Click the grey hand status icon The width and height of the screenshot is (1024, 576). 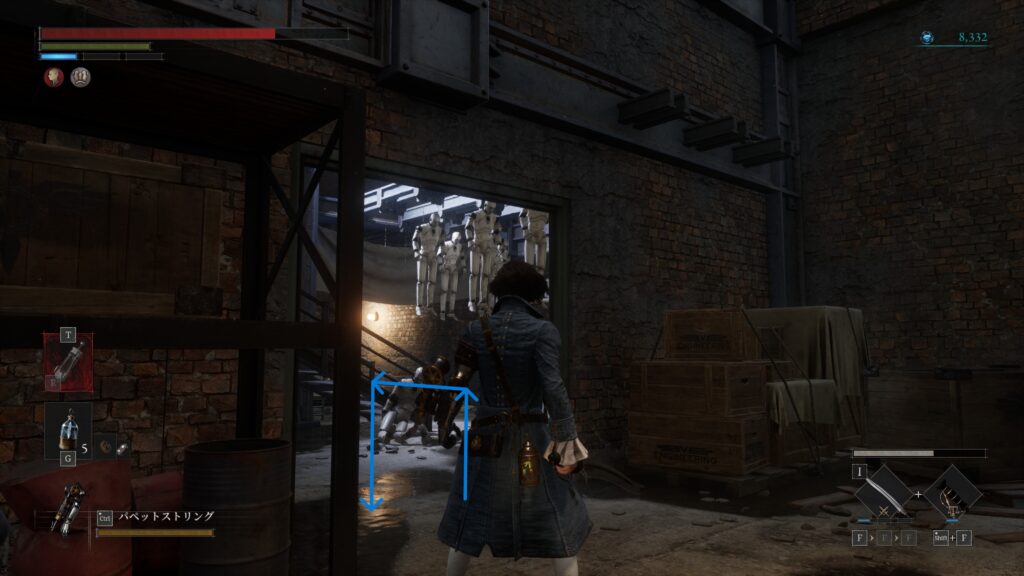(x=81, y=77)
